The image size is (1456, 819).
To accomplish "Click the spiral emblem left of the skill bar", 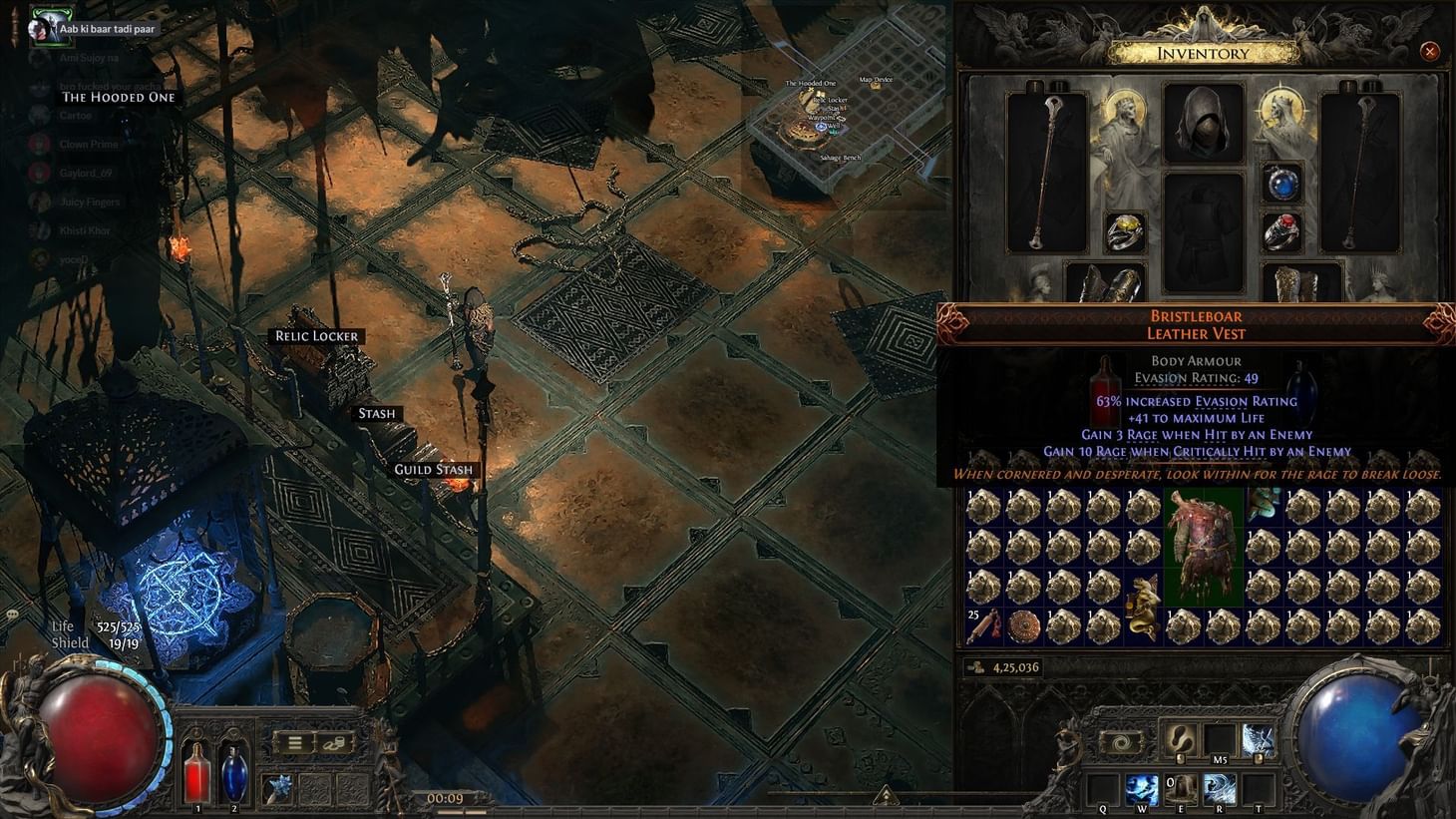I will [x=1121, y=741].
